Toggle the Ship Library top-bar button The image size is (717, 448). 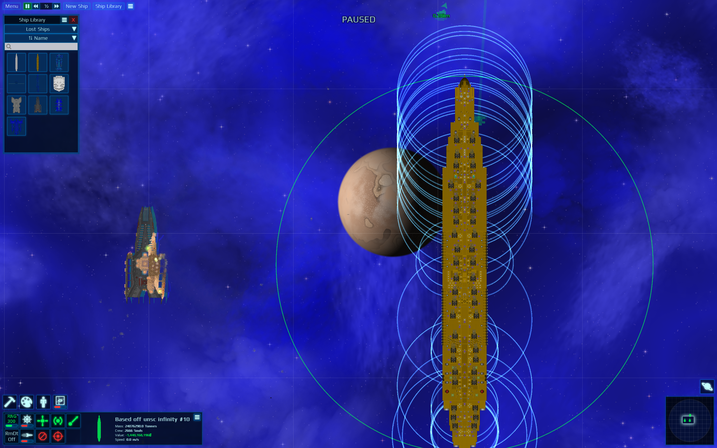click(x=108, y=6)
